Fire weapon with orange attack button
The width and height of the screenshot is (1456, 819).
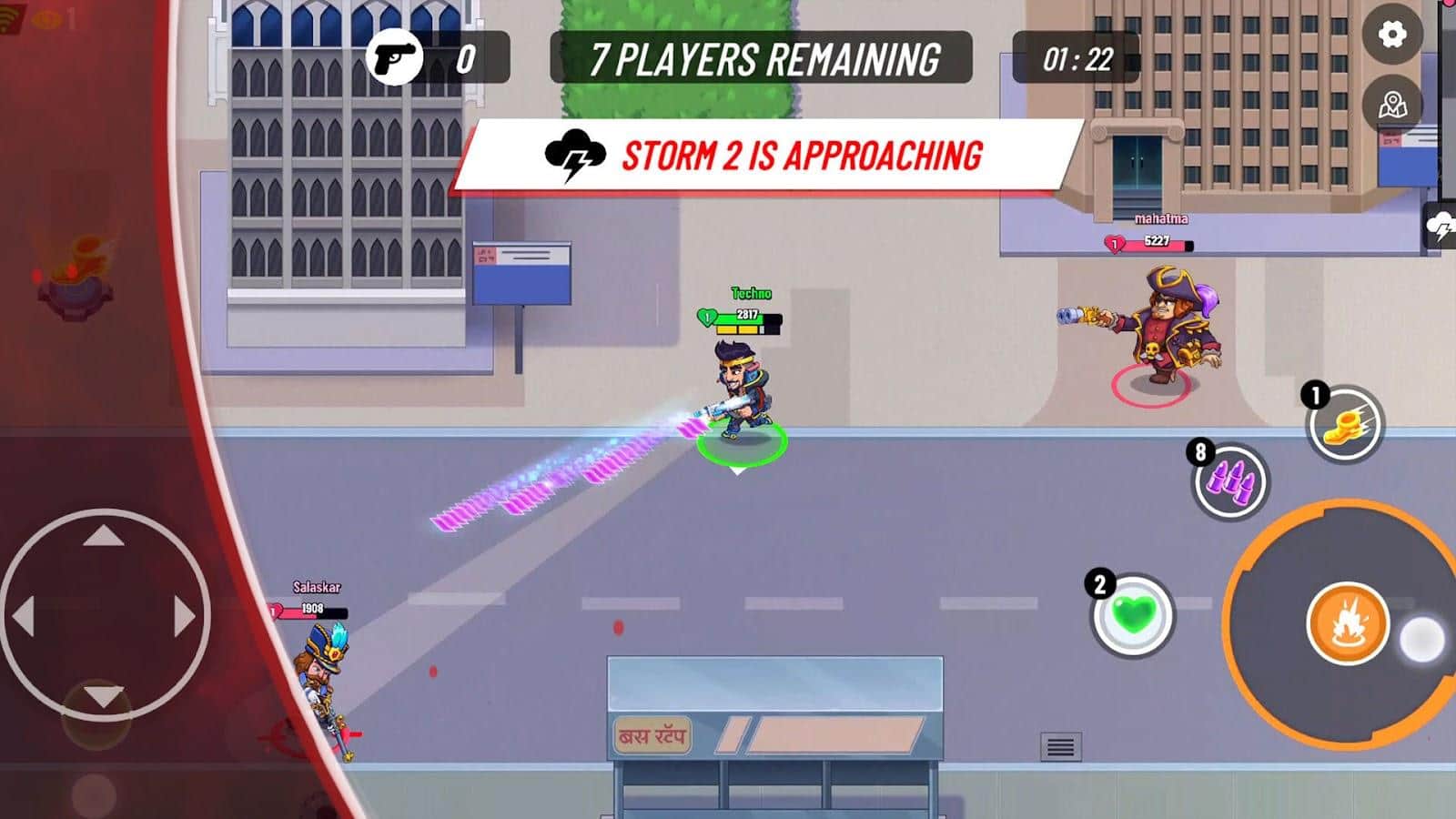click(x=1347, y=624)
